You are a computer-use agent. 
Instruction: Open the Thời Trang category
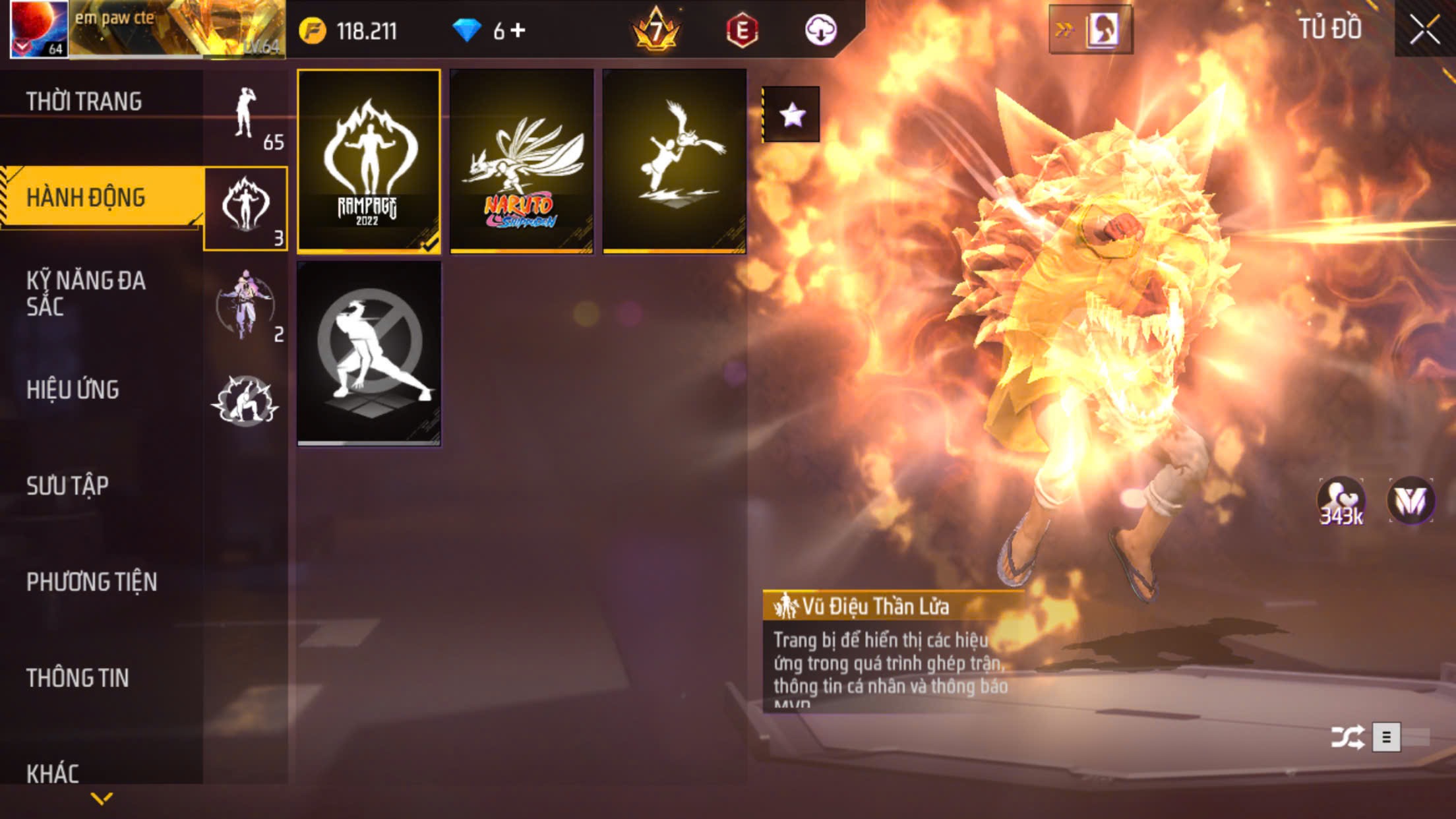coord(84,102)
